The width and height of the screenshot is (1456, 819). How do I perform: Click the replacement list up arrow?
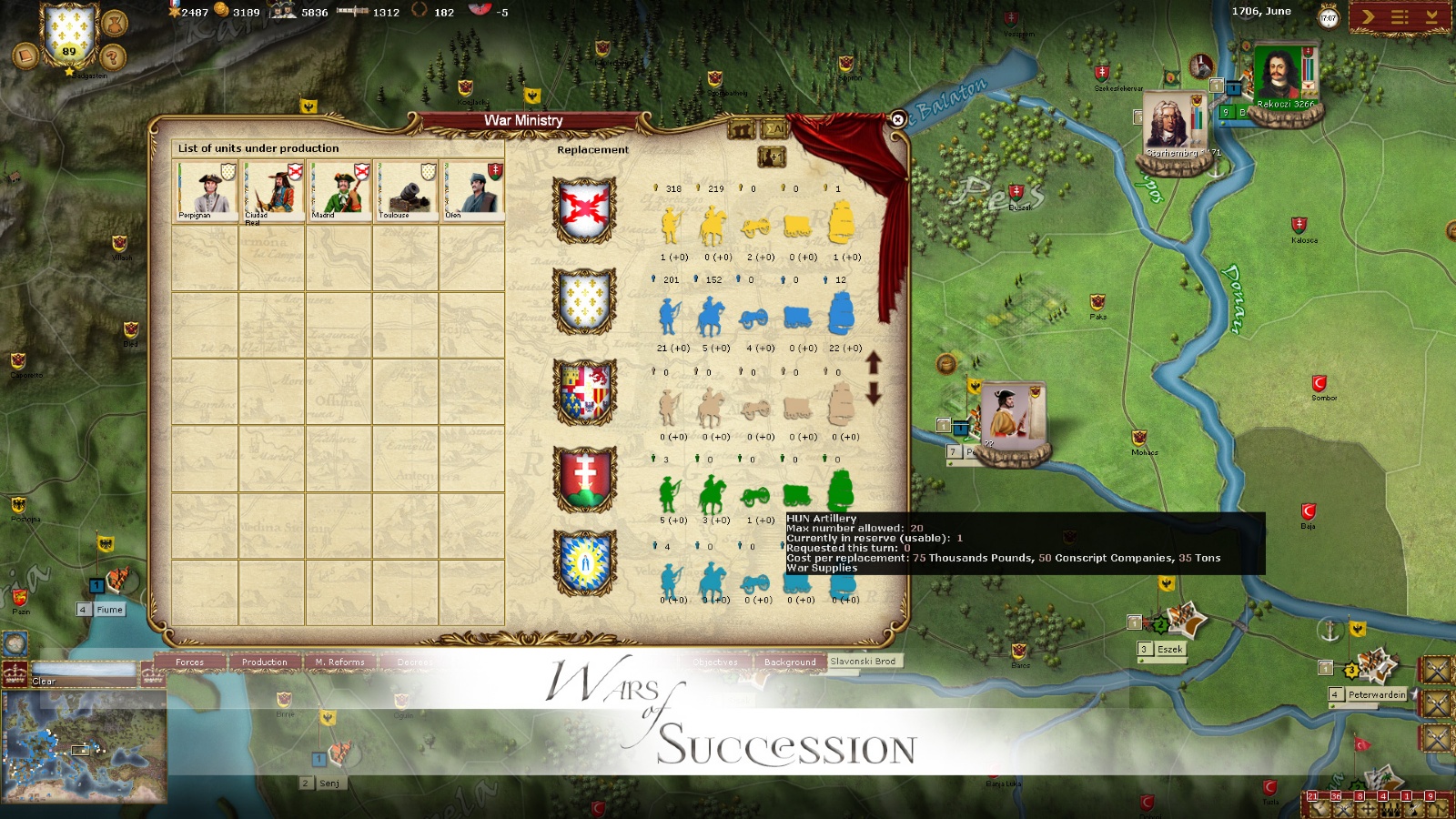click(874, 363)
